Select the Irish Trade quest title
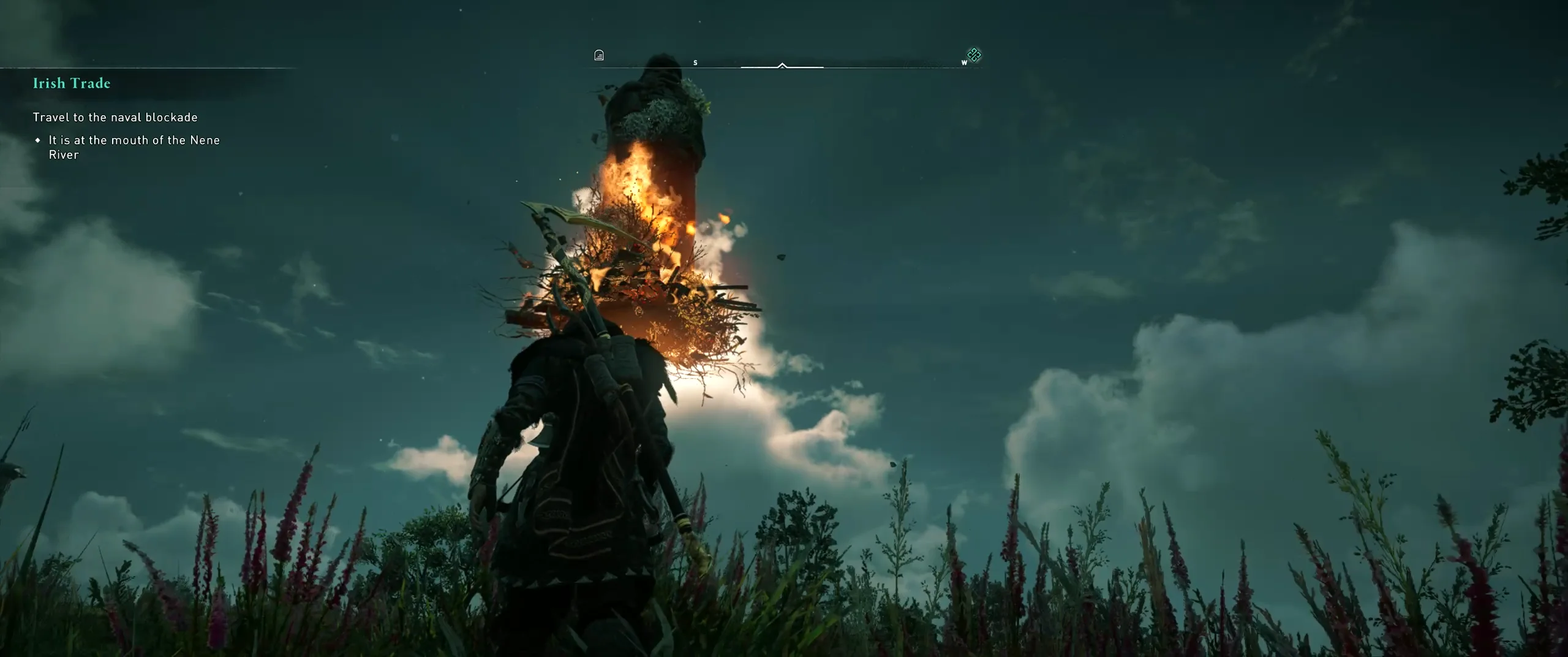The width and height of the screenshot is (1568, 657). point(72,83)
